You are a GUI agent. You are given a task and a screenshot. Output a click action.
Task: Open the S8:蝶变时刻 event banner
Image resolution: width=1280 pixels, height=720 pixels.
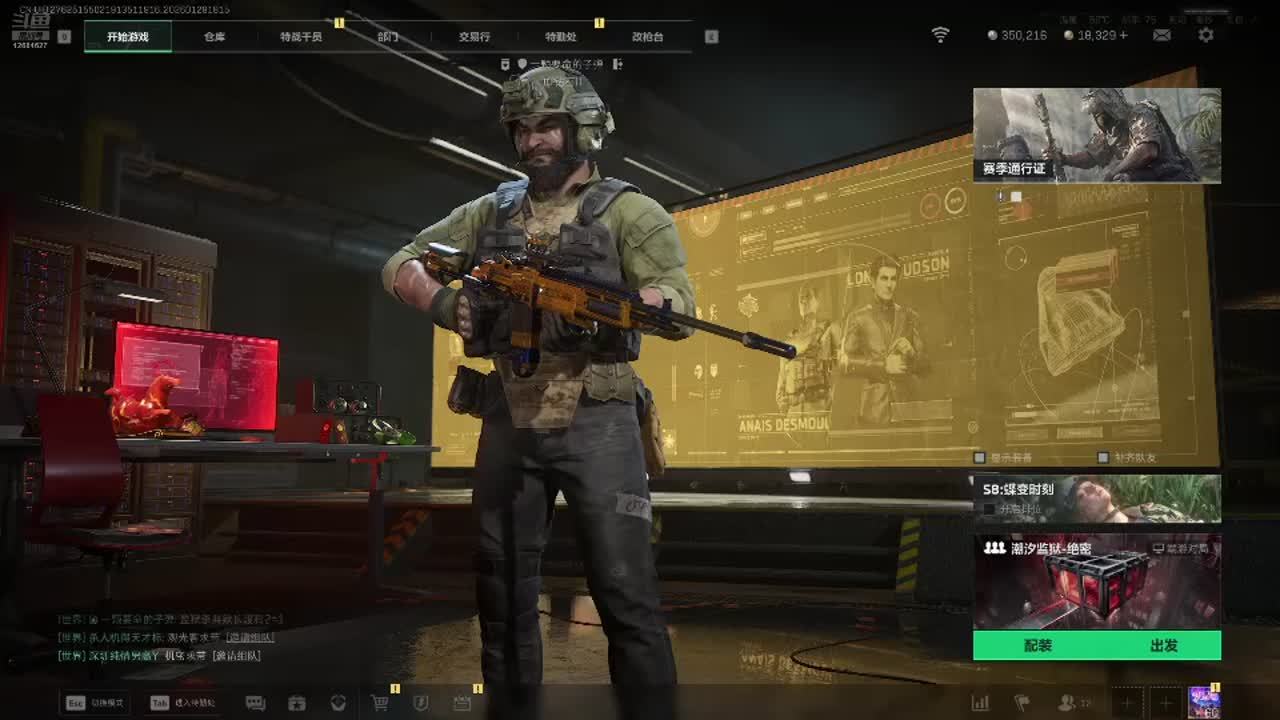click(x=1096, y=498)
